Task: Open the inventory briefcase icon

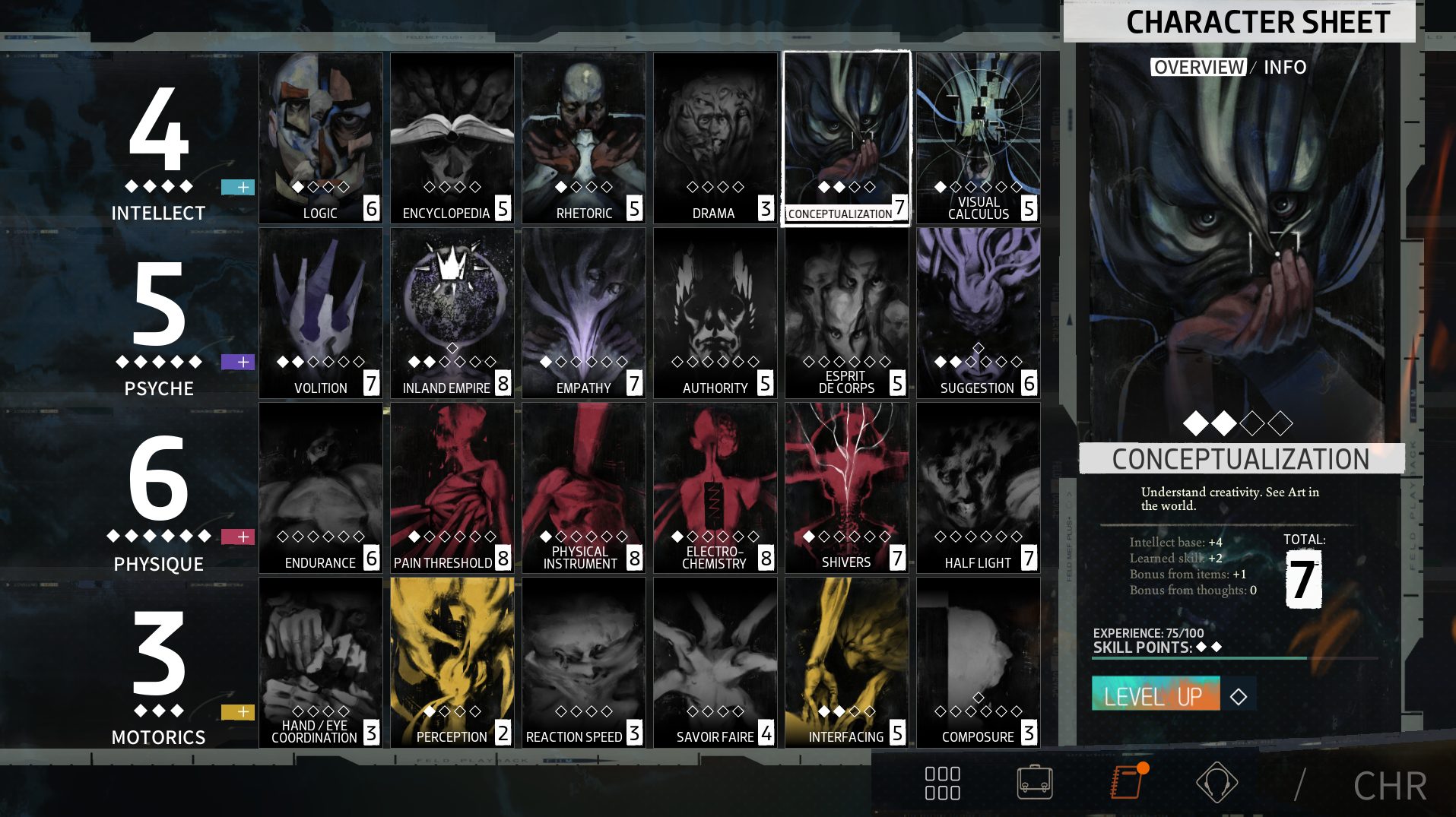Action: (x=1035, y=783)
